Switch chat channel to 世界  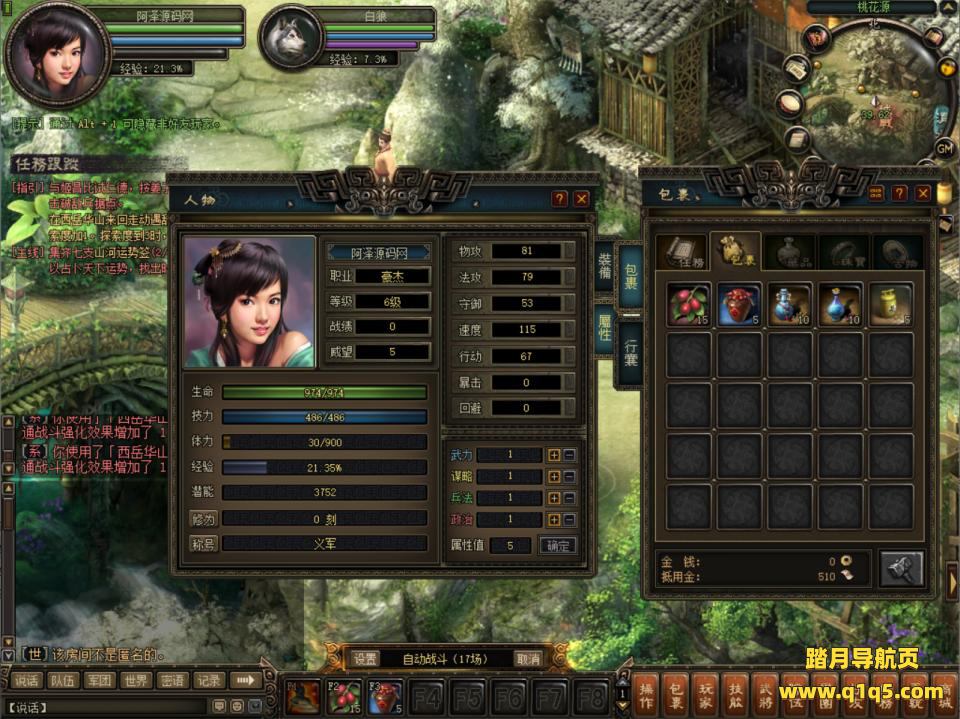pyautogui.click(x=135, y=681)
